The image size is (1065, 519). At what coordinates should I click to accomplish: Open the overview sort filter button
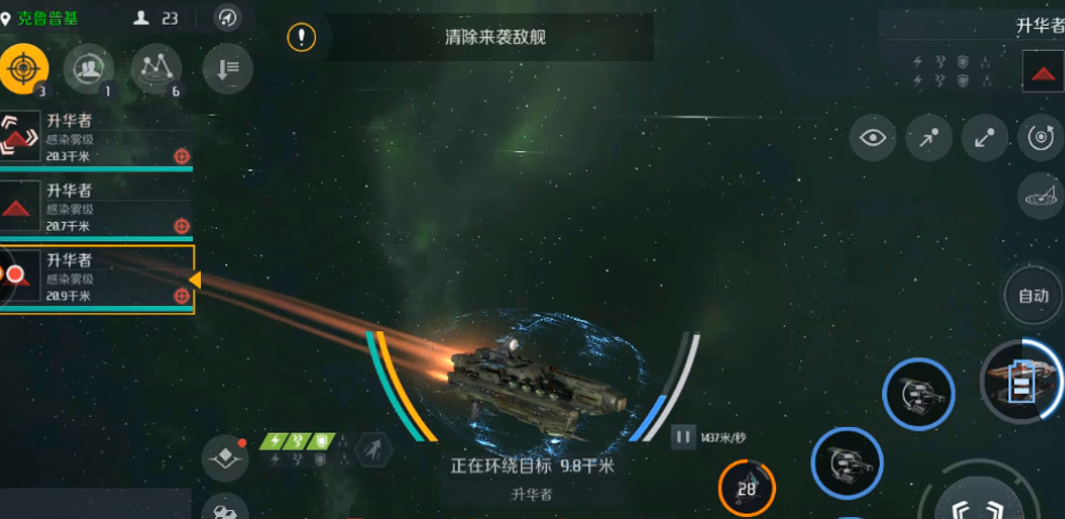point(227,69)
